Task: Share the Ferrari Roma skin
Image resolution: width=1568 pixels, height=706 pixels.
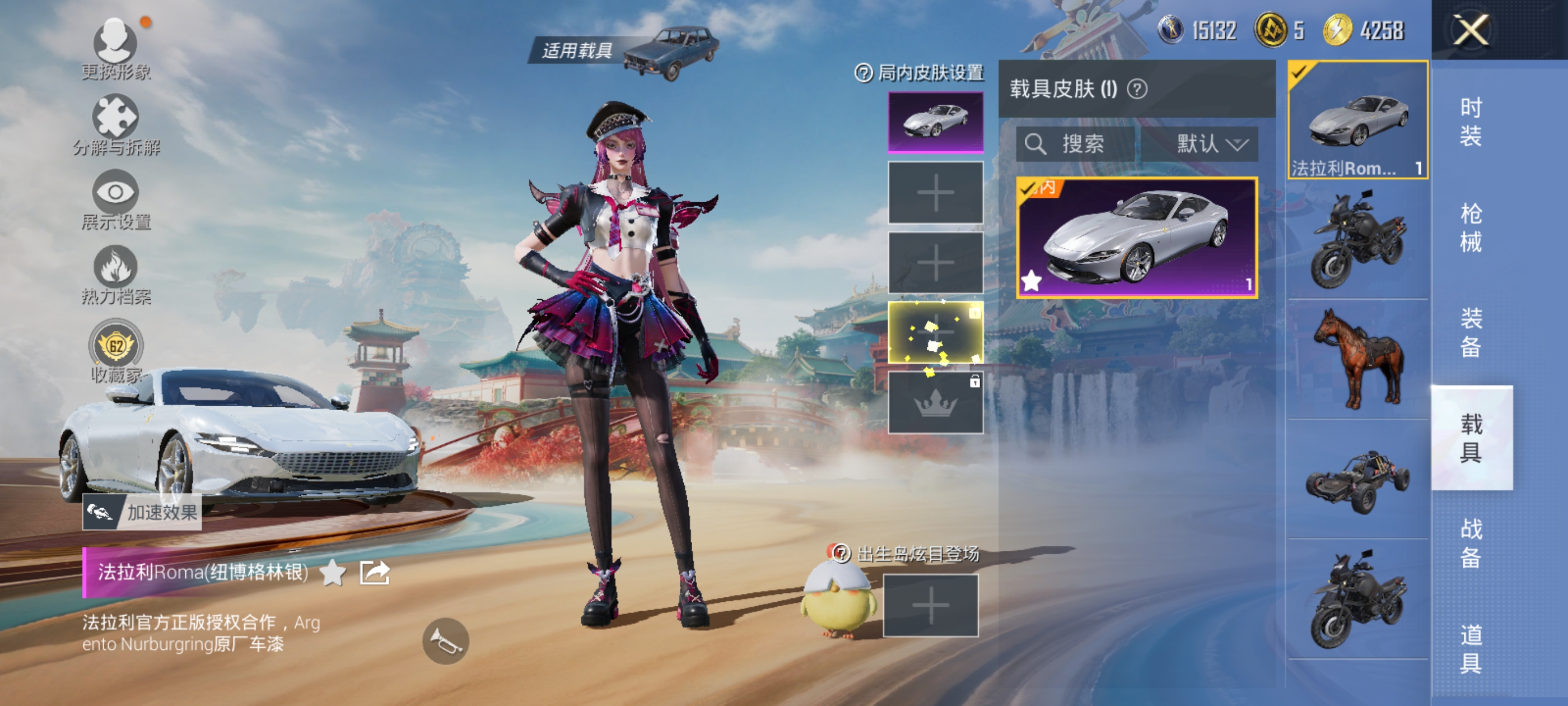Action: pyautogui.click(x=374, y=573)
